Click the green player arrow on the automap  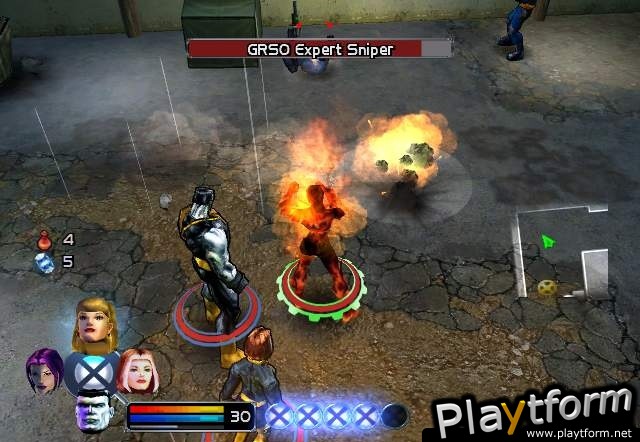click(x=547, y=241)
